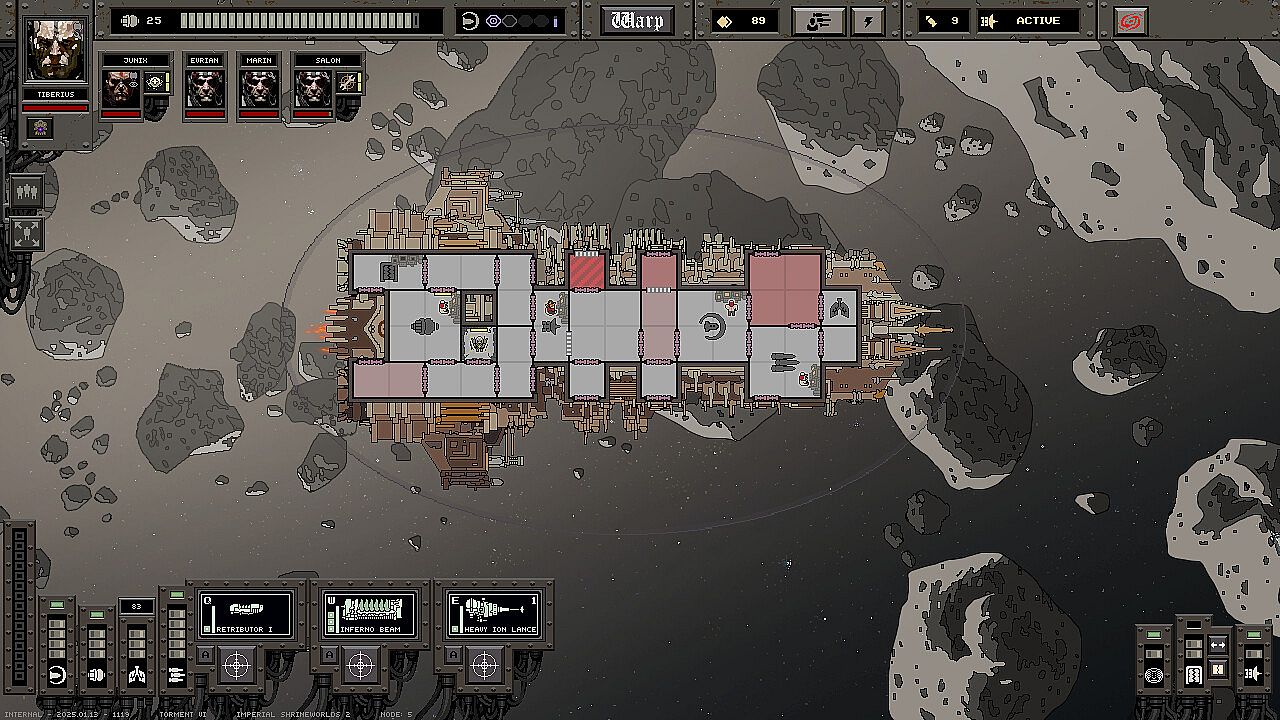Select crew member Salon
The width and height of the screenshot is (1280, 720).
pyautogui.click(x=313, y=89)
